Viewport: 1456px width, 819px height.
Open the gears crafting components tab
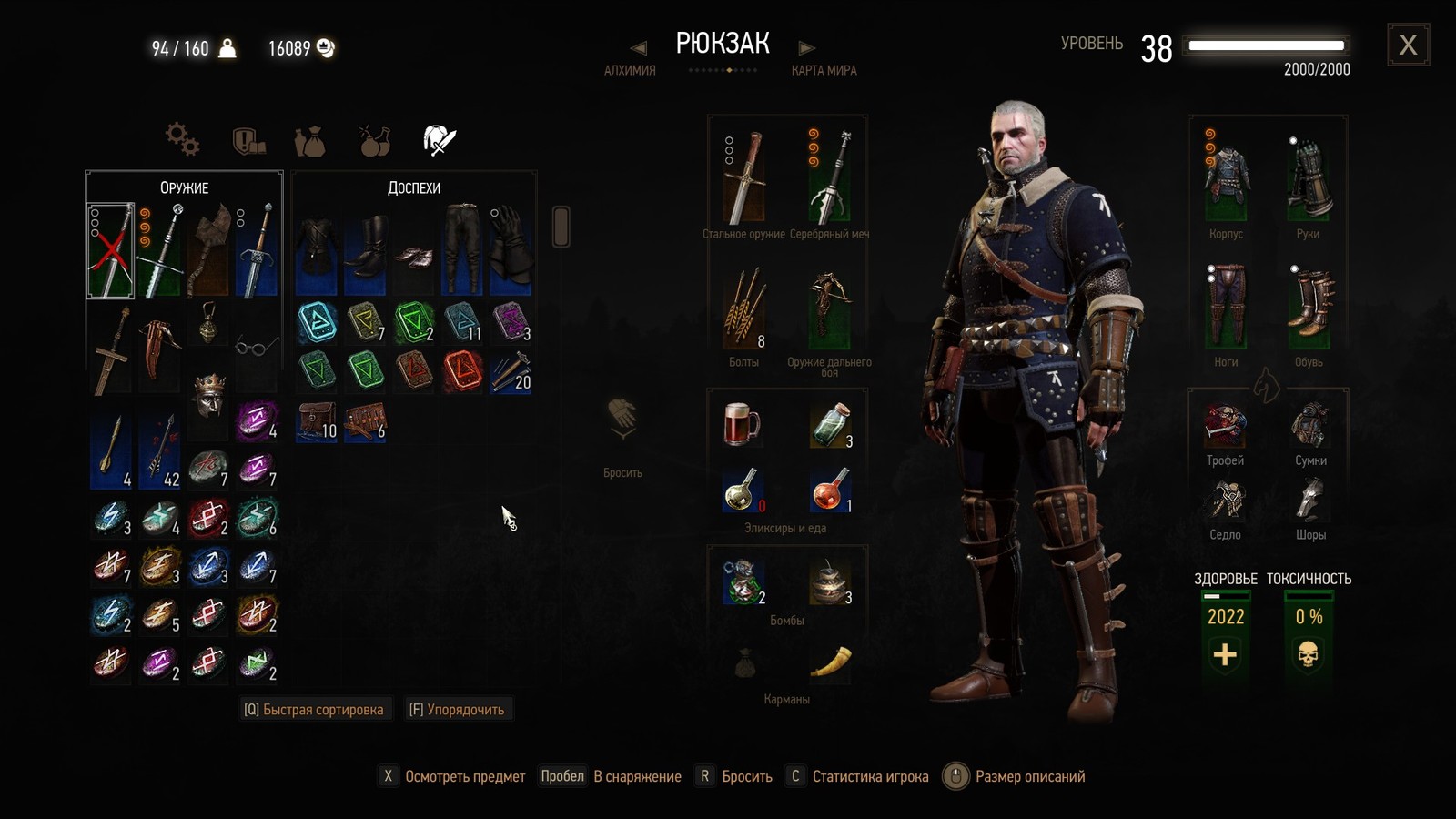click(x=182, y=139)
